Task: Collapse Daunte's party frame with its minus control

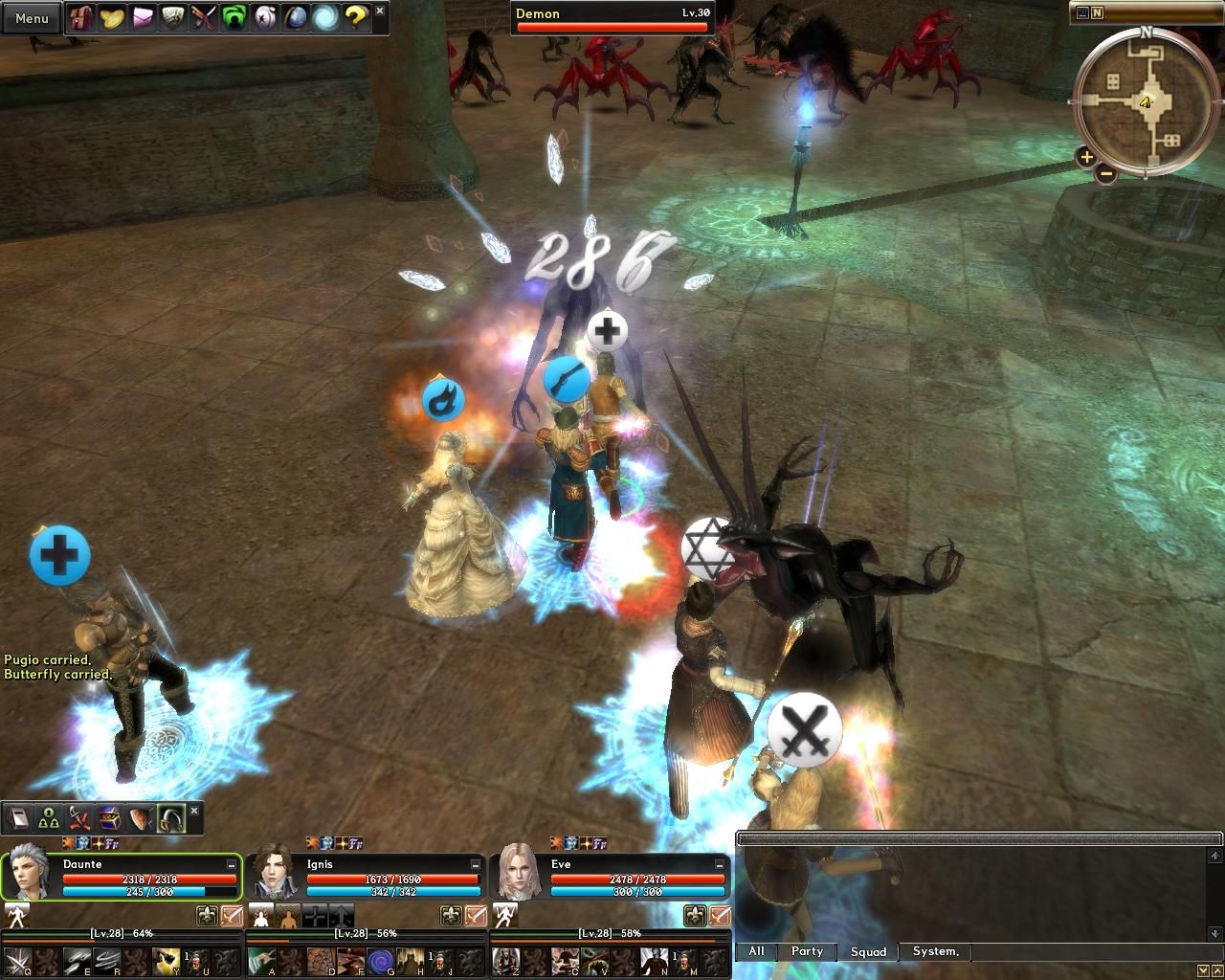Action: 230,862
